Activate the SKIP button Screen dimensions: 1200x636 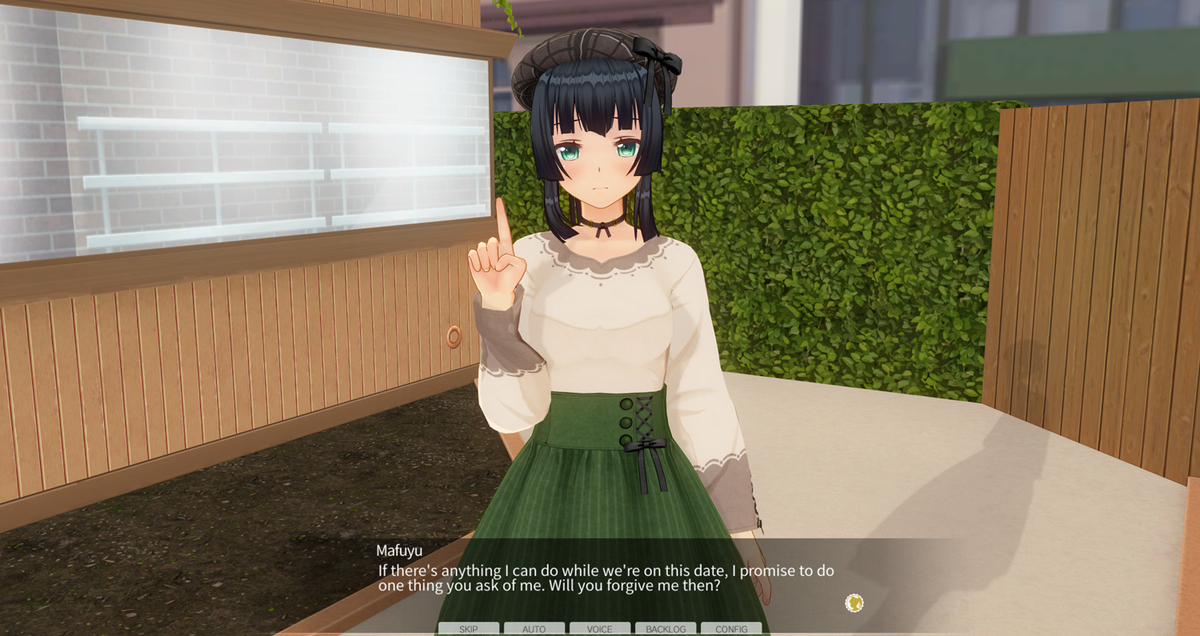[468, 629]
